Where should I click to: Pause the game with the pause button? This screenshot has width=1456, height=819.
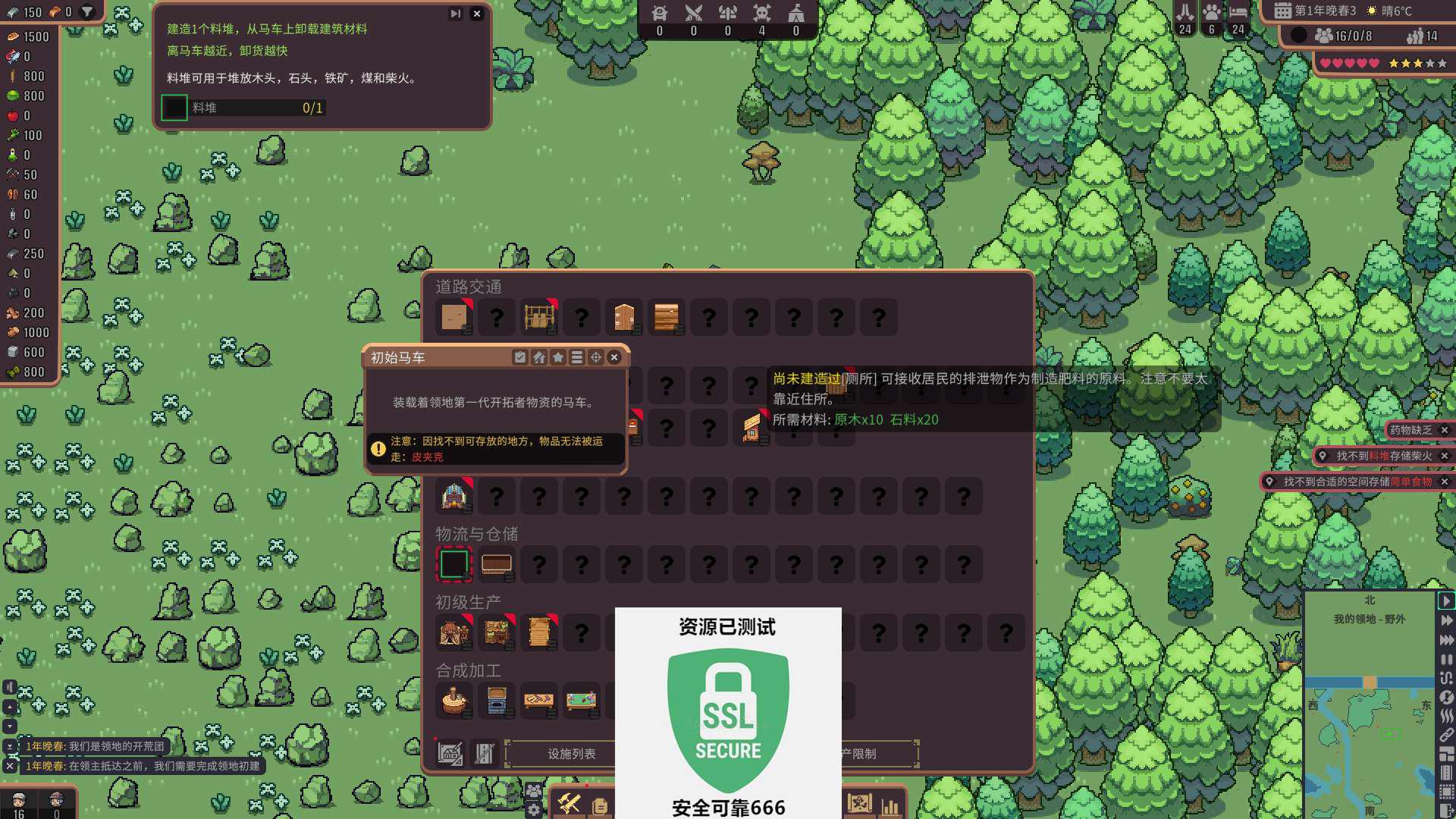1446,660
